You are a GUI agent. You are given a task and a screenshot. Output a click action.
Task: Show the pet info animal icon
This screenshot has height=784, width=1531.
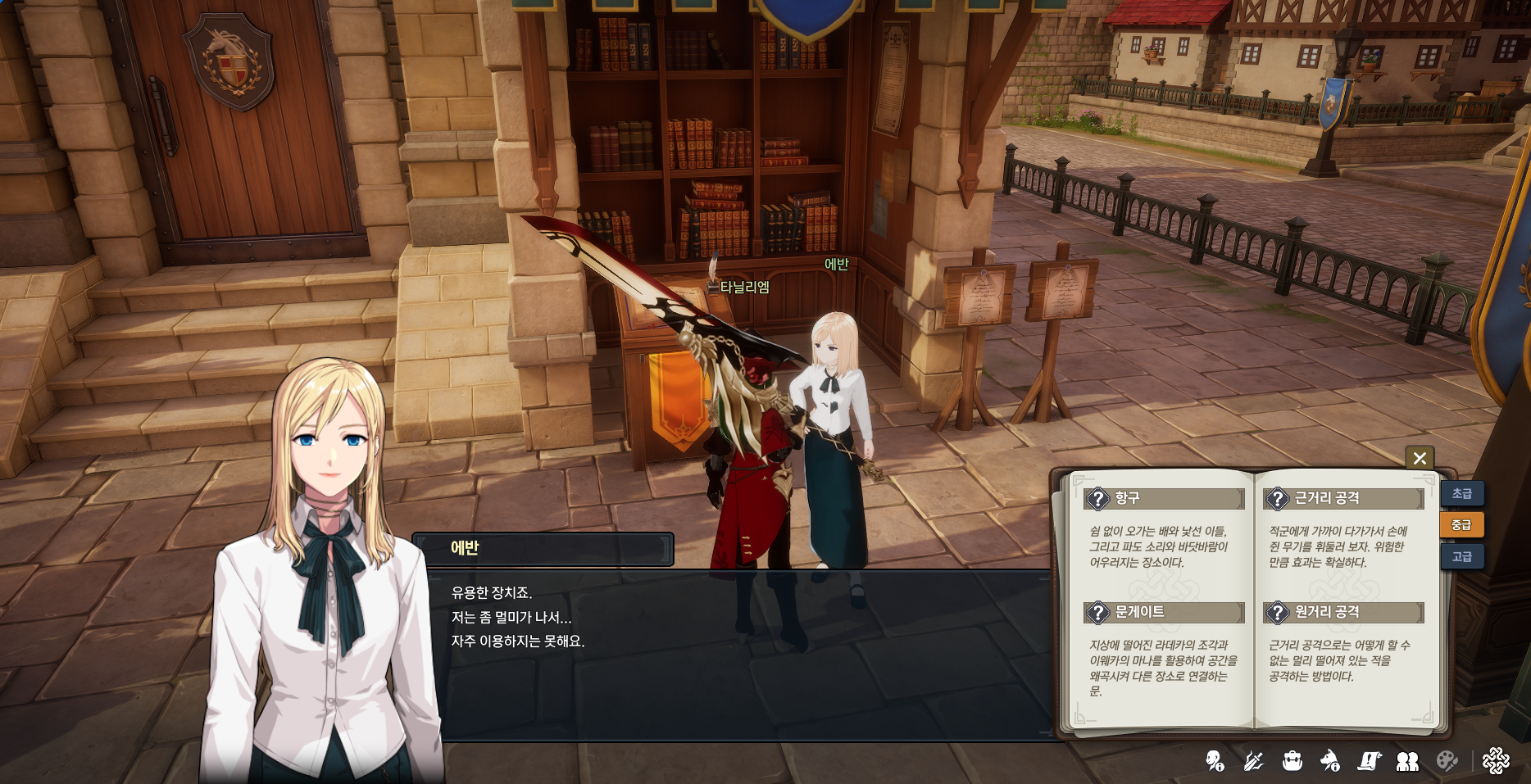click(x=1330, y=761)
